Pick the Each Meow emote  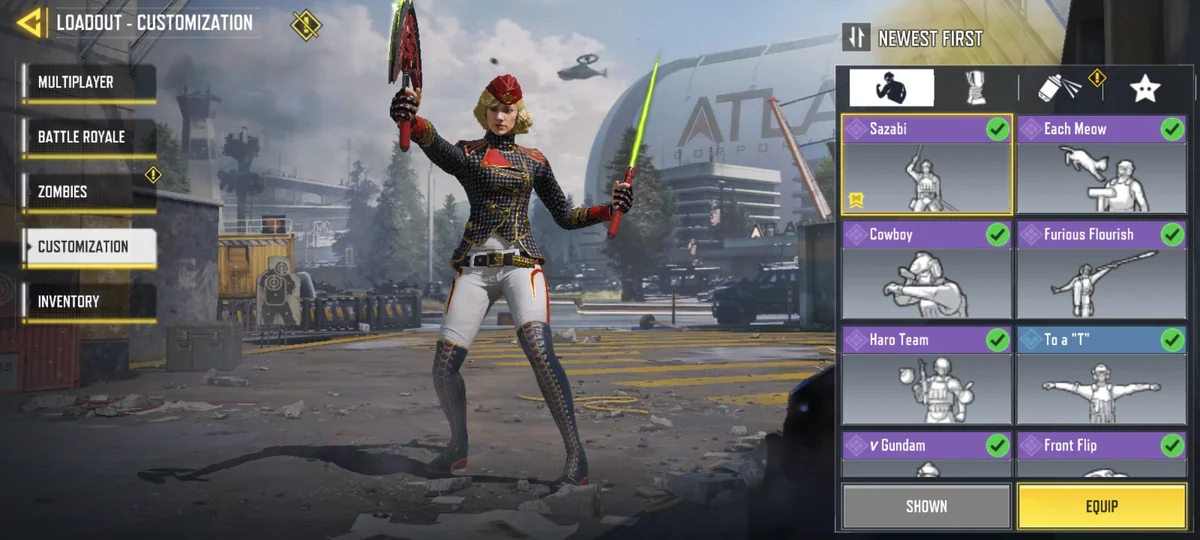(x=1102, y=165)
